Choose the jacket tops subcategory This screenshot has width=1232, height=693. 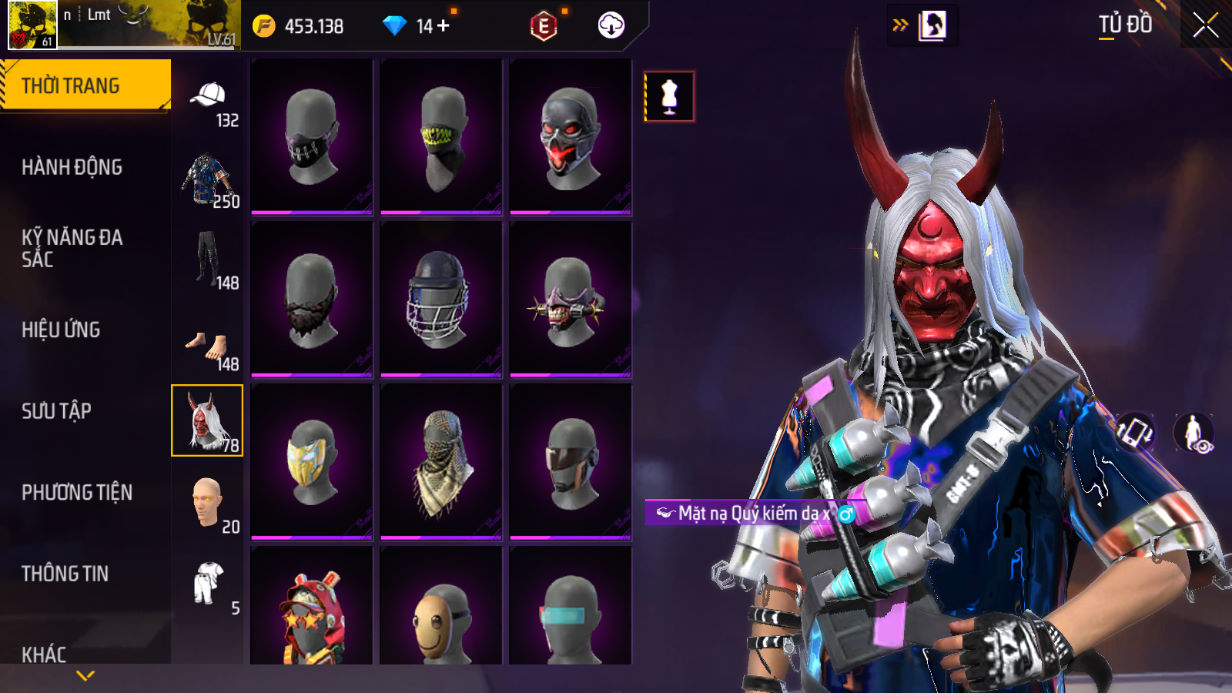click(208, 180)
